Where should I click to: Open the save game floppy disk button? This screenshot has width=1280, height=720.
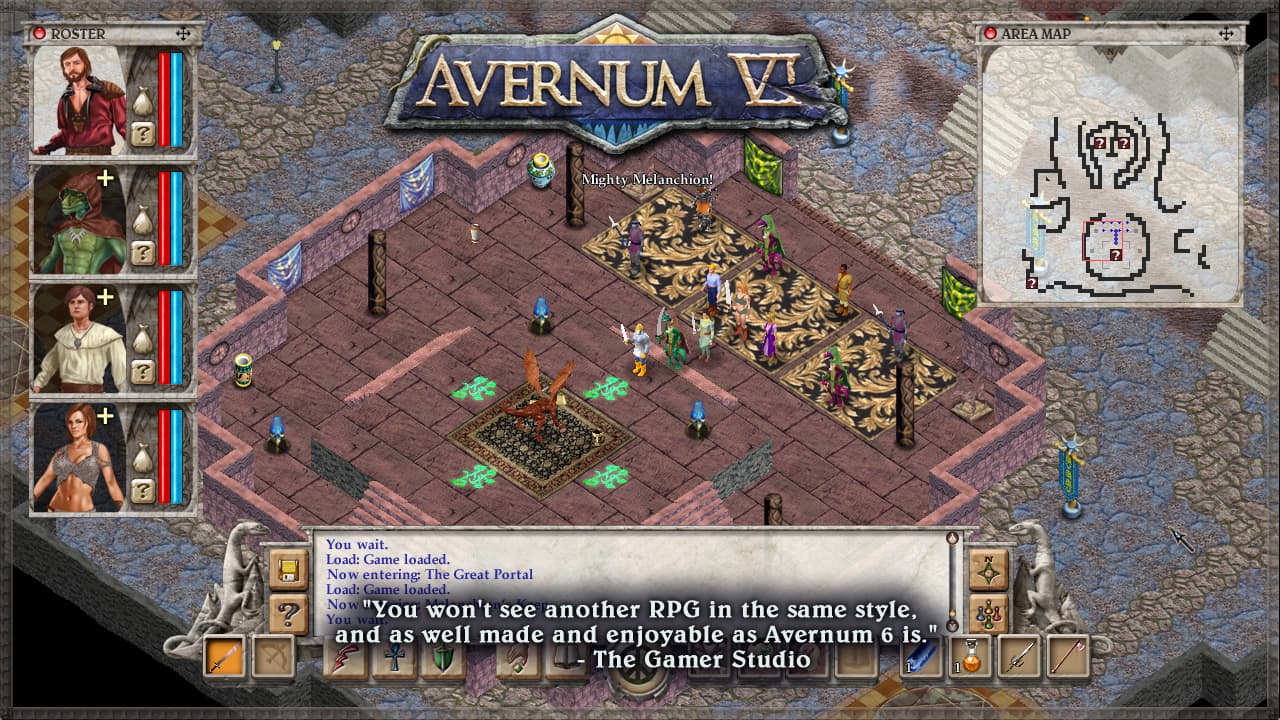coord(288,570)
